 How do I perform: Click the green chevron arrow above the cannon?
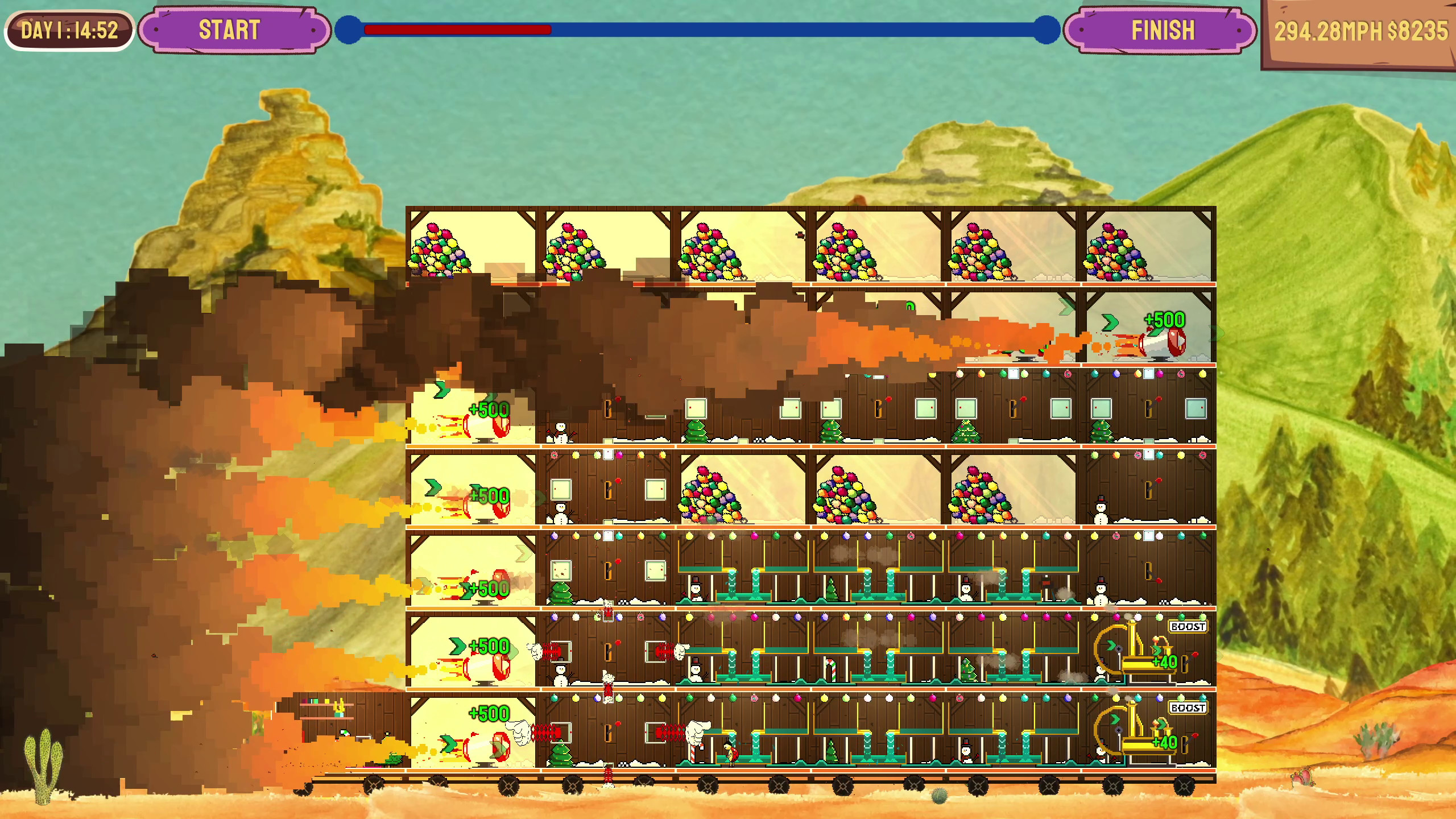click(1109, 321)
